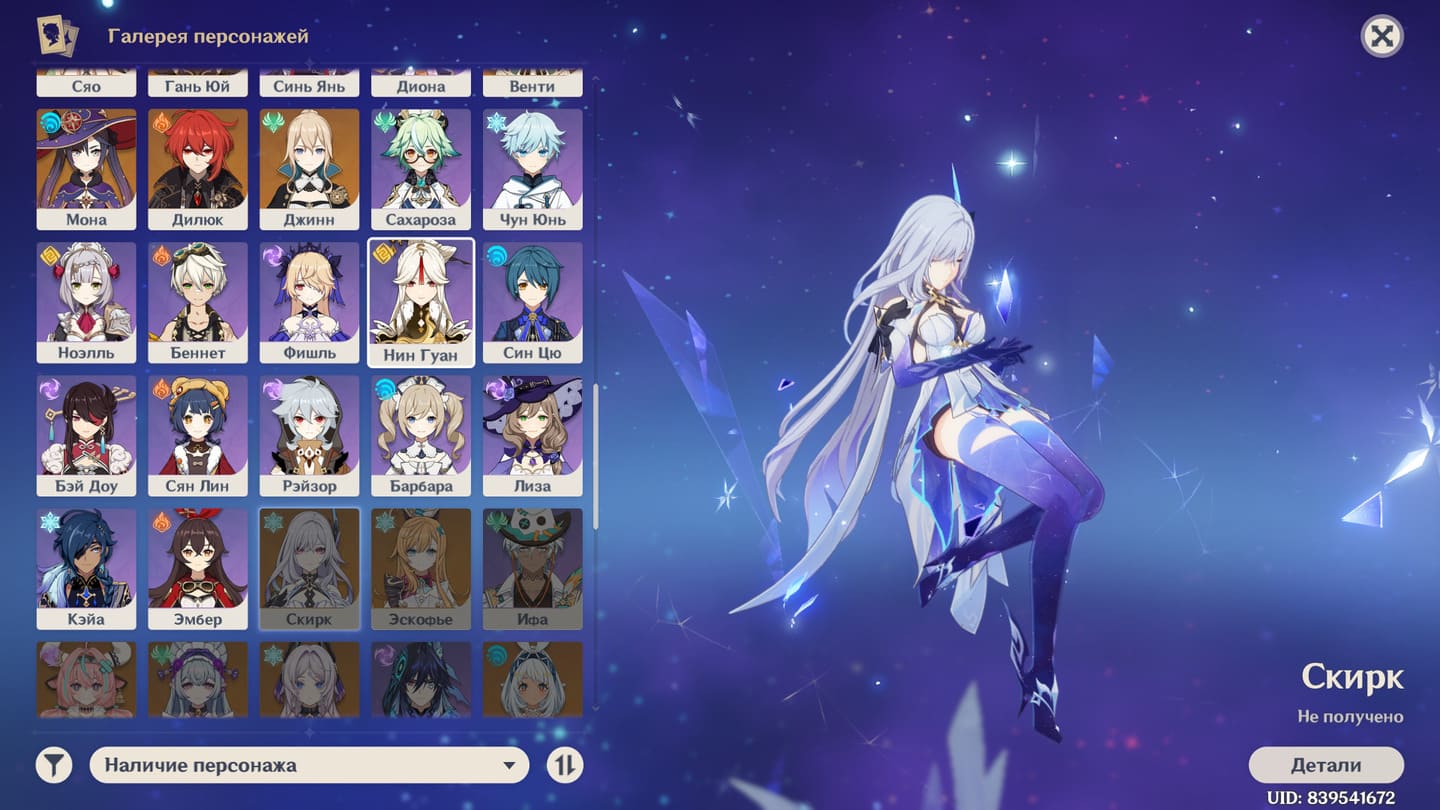This screenshot has width=1440, height=810.
Task: Choose the Джинн portrait
Action: [x=310, y=168]
